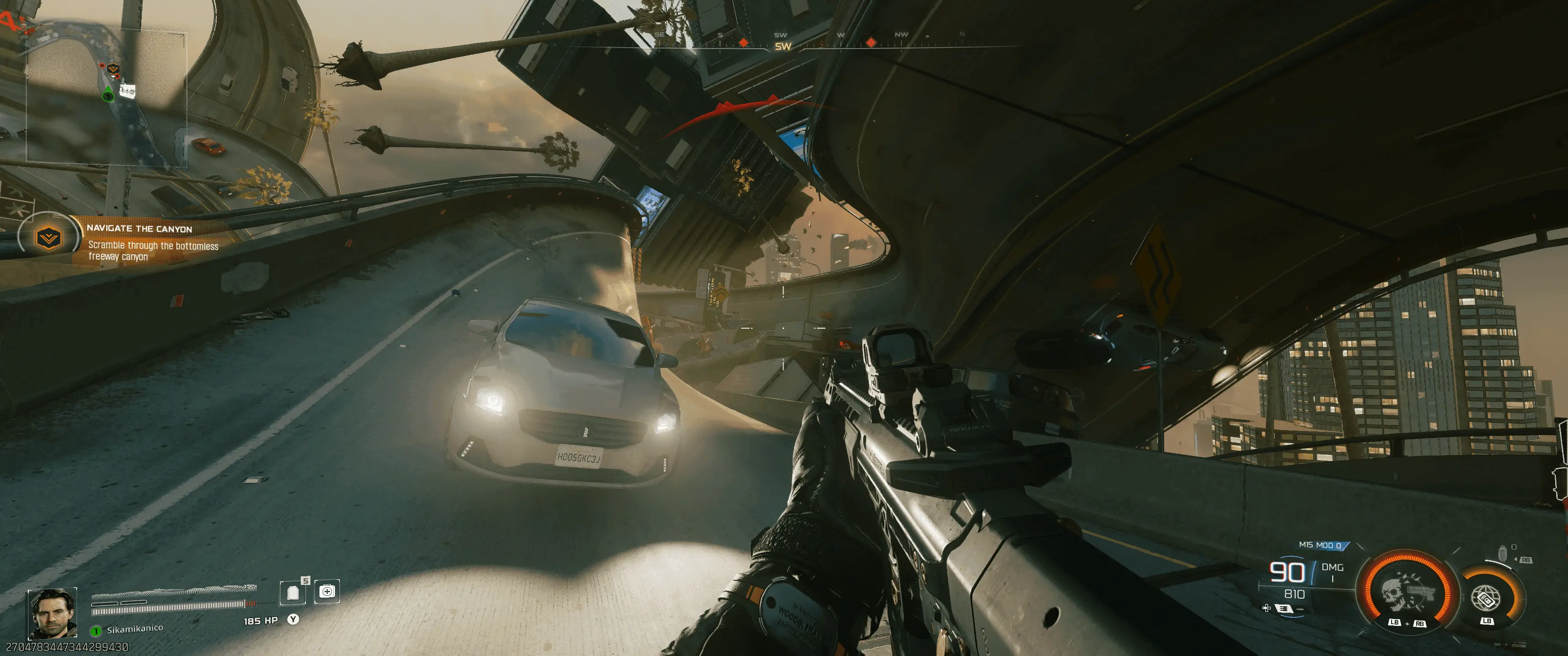Viewport: 1568px width, 656px height.
Task: Use the armor plate slot
Action: (x=293, y=592)
